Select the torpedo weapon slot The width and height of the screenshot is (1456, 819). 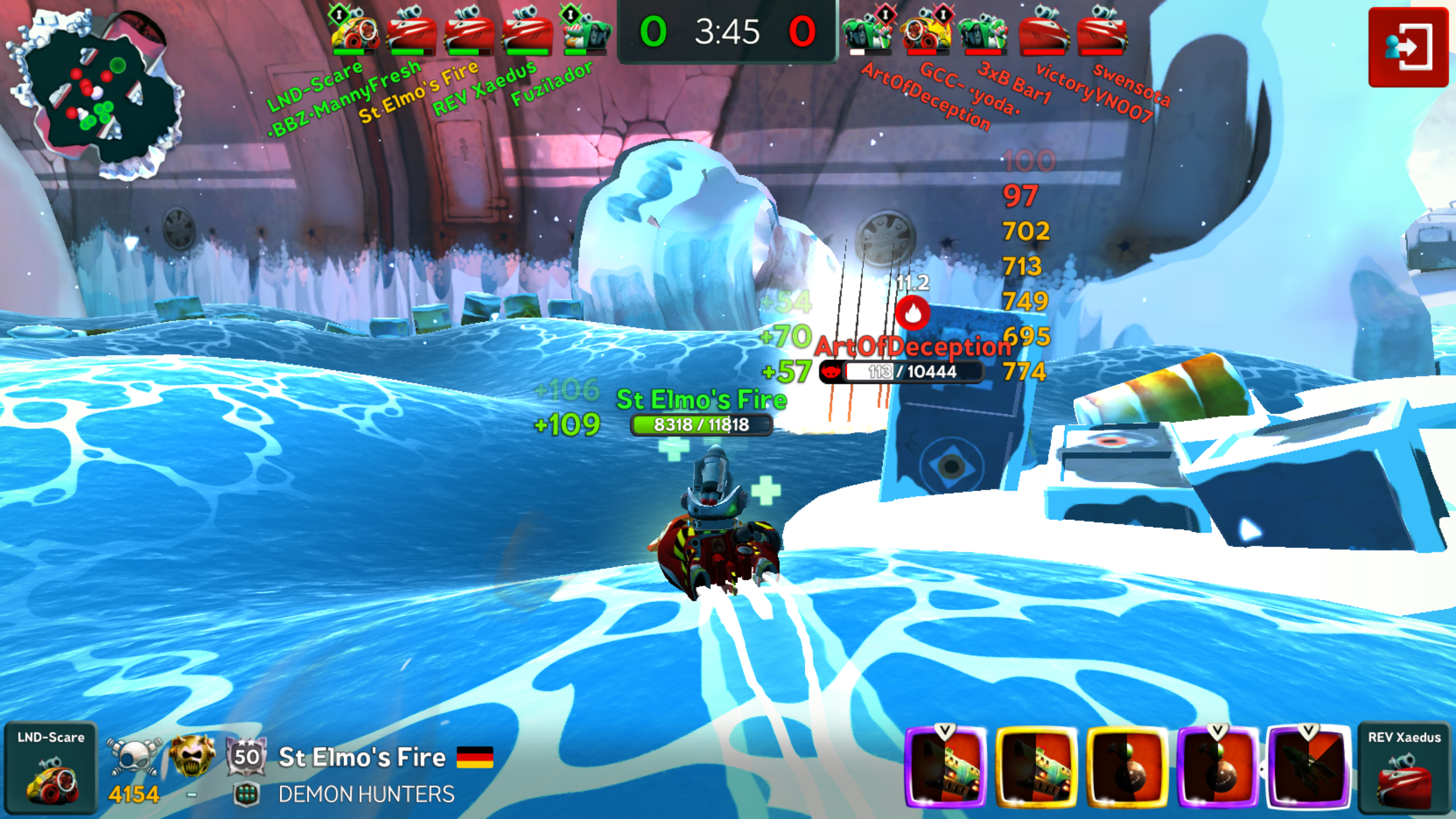(x=1308, y=767)
